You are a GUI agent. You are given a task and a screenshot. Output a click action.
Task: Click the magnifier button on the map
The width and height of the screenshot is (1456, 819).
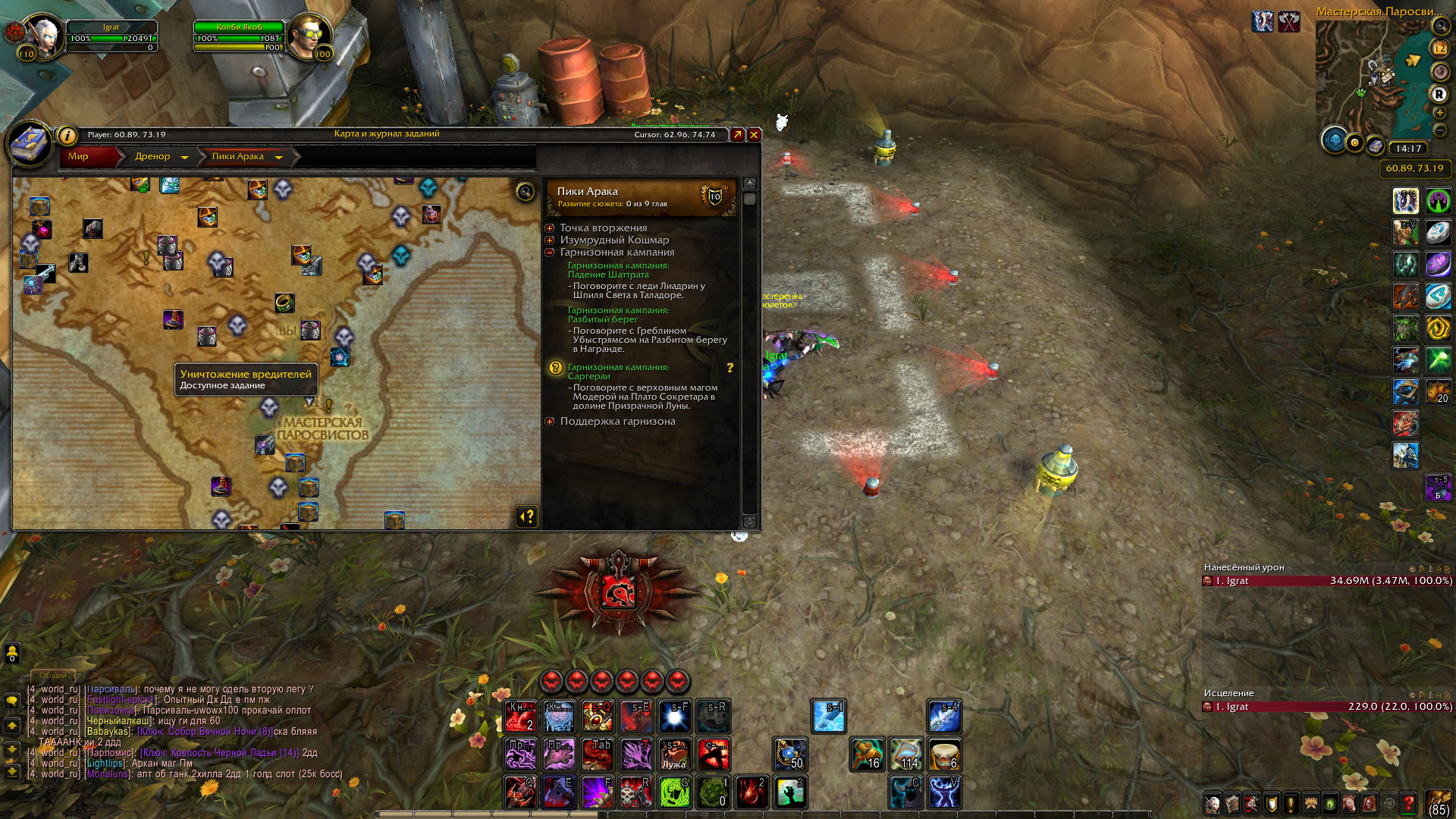tap(525, 191)
